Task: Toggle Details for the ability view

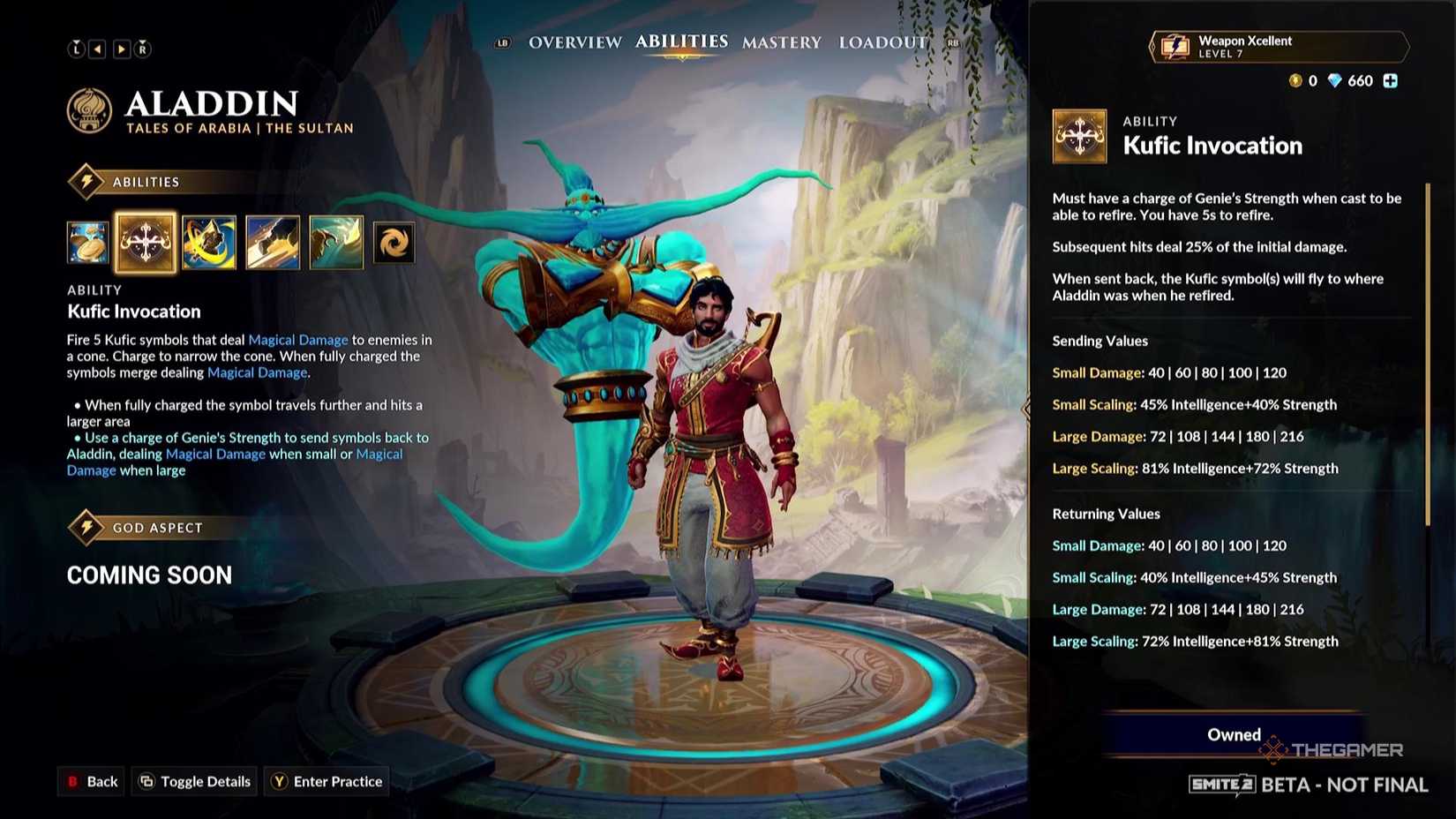Action: 193,781
